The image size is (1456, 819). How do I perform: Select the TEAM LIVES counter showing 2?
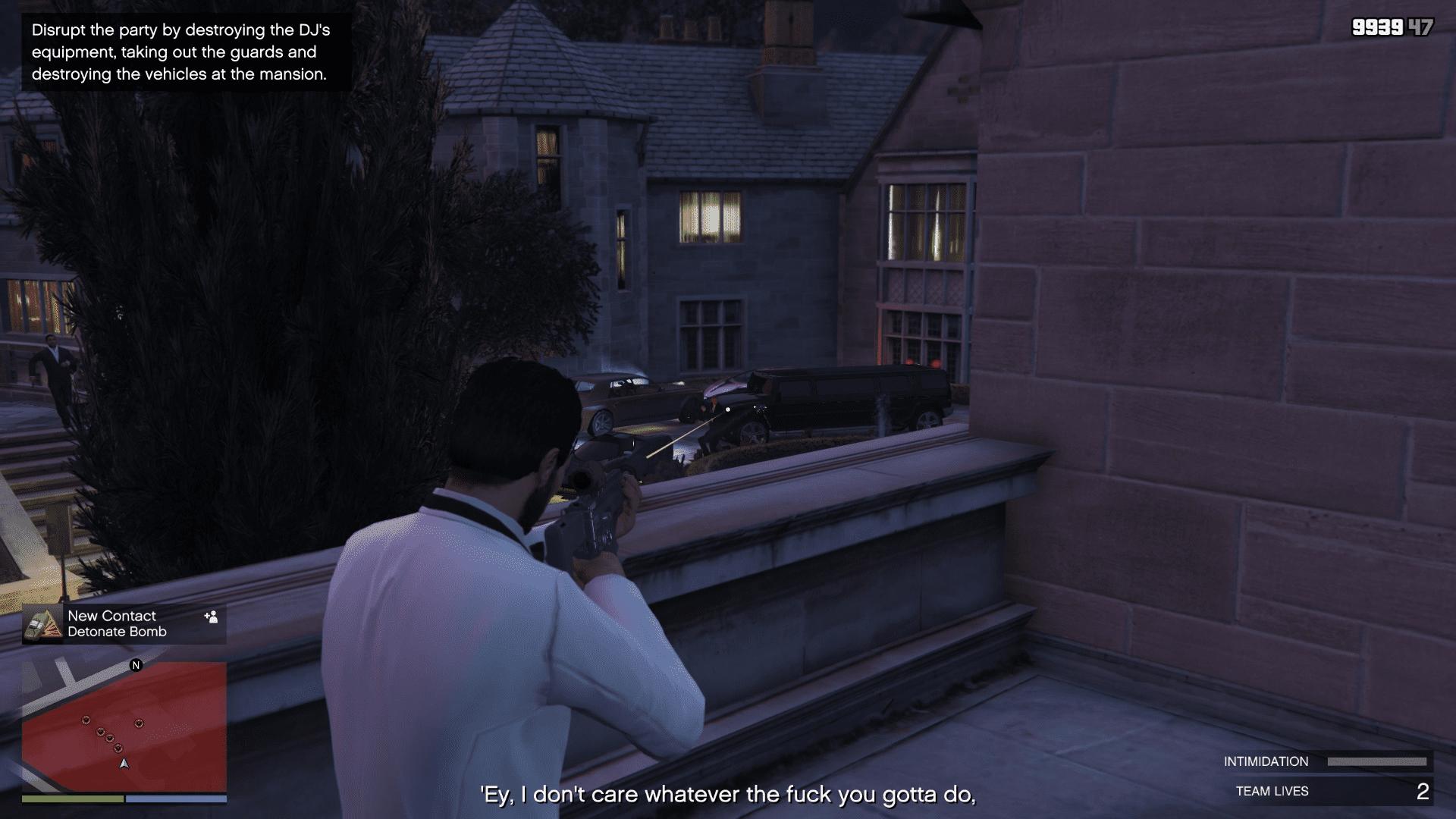click(x=1424, y=791)
